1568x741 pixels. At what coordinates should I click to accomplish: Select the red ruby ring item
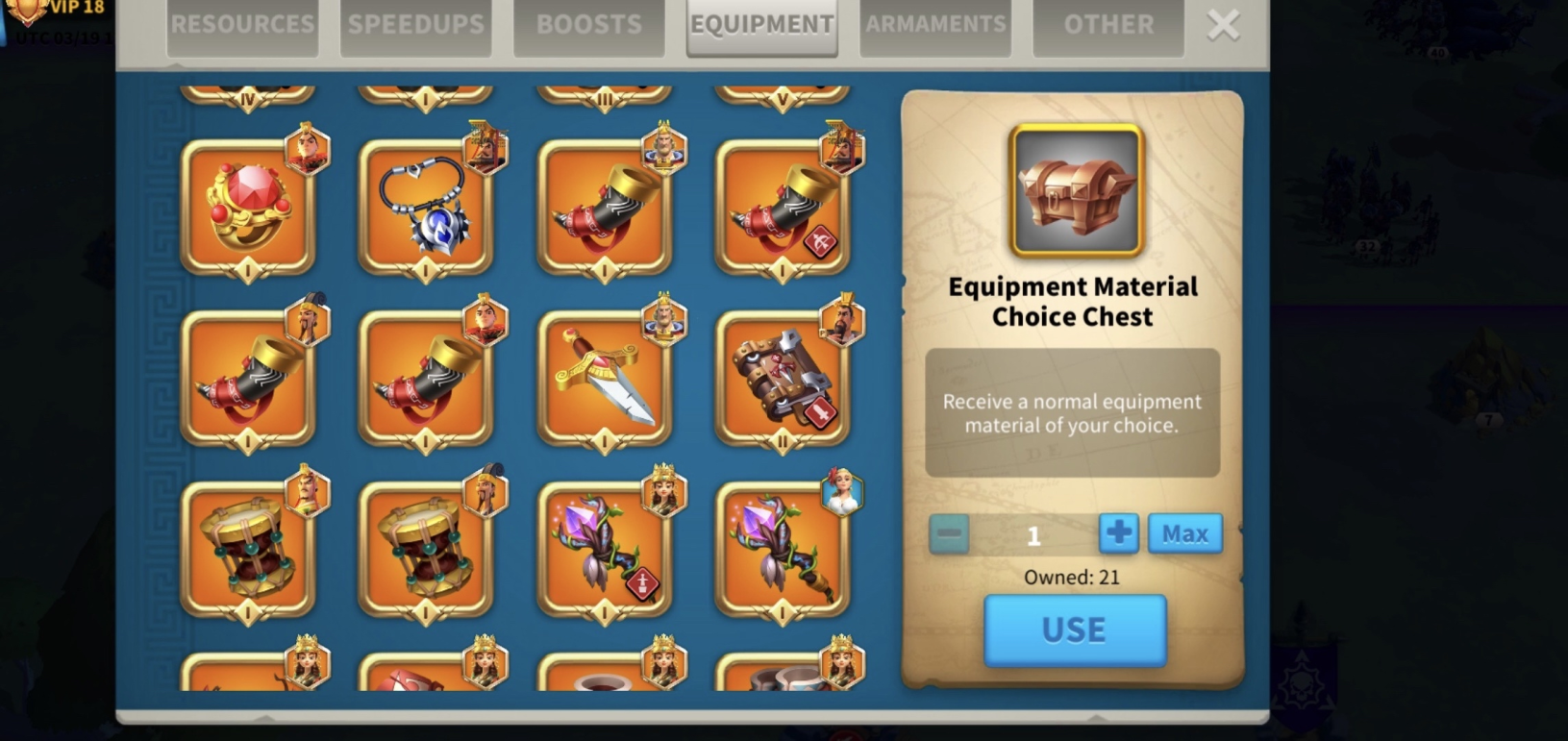pyautogui.click(x=248, y=208)
